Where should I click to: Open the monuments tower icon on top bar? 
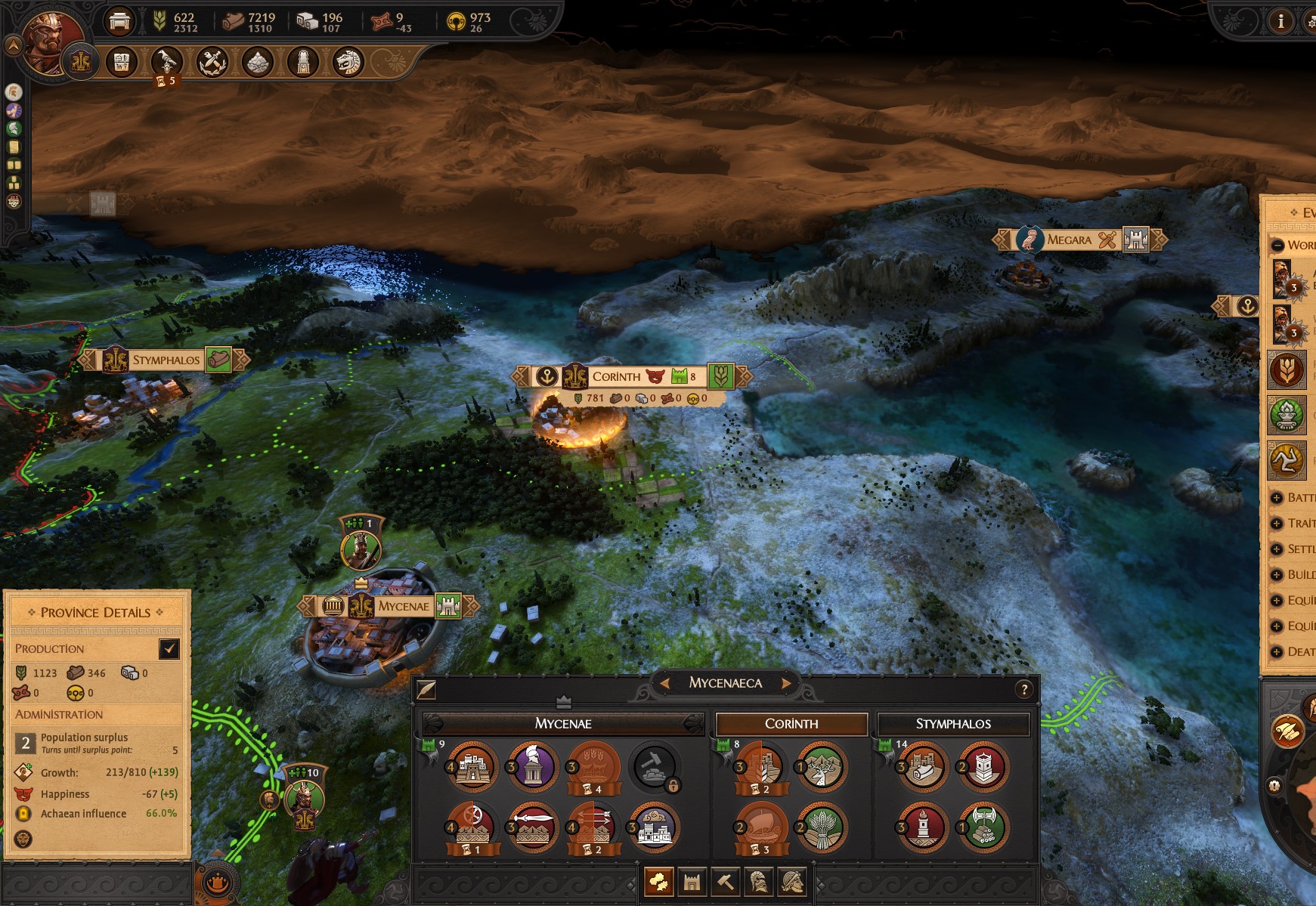(304, 63)
